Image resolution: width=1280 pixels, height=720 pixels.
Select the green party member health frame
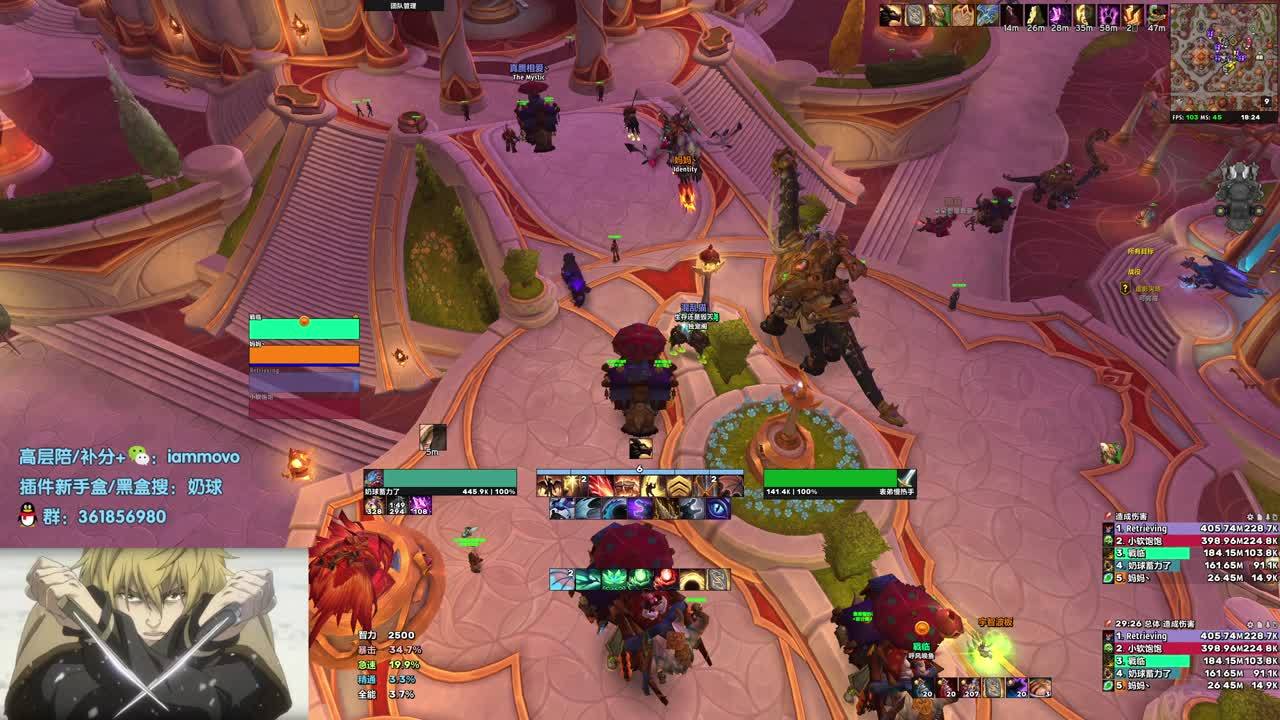pyautogui.click(x=304, y=329)
